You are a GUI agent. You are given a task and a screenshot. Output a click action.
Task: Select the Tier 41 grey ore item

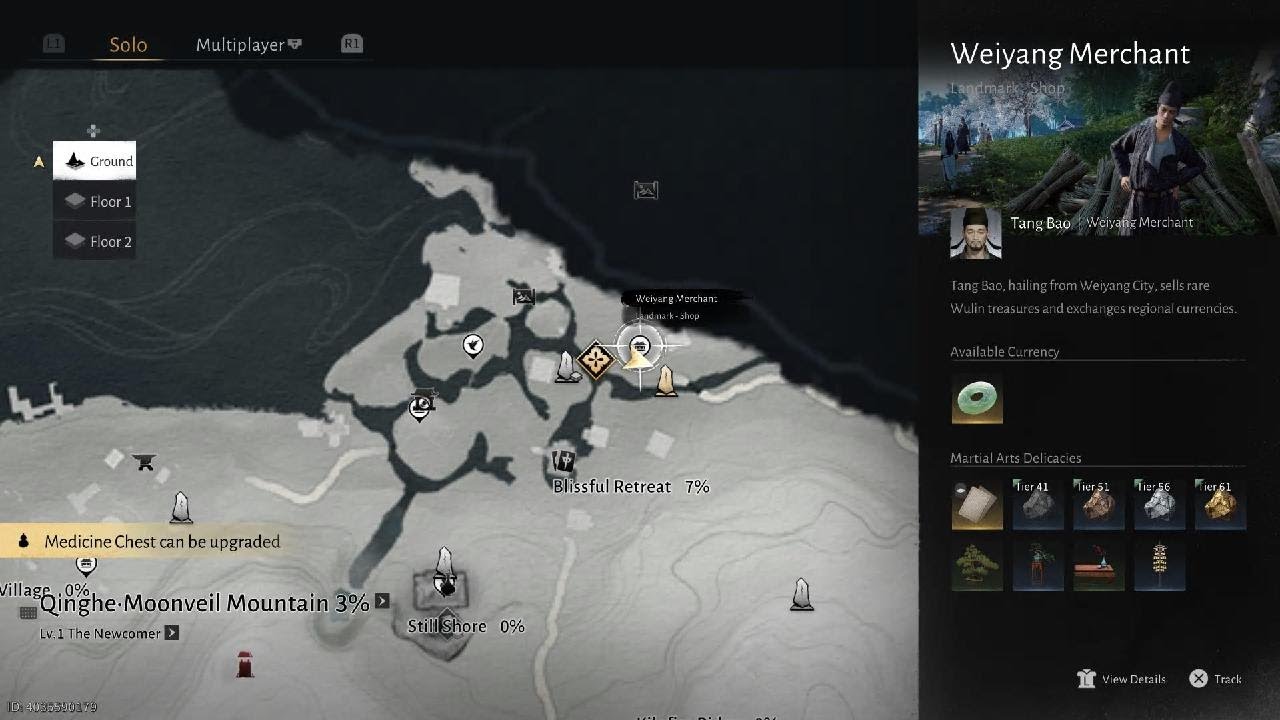(x=1037, y=505)
